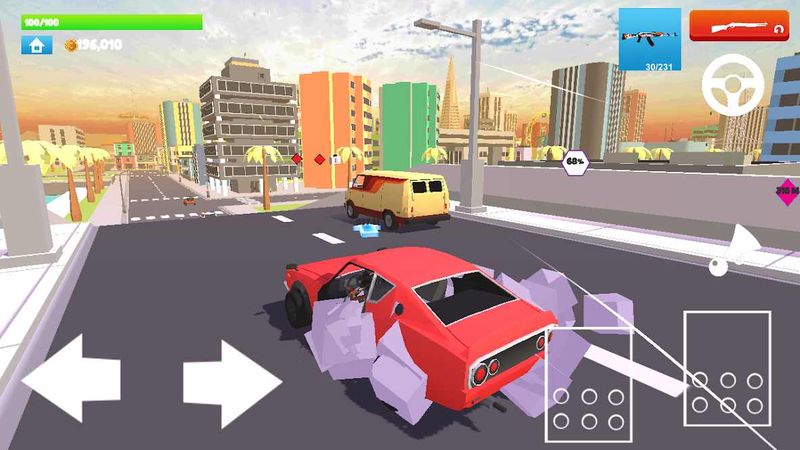The width and height of the screenshot is (800, 450).
Task: Sound the white horn icon
Action: (x=738, y=250)
